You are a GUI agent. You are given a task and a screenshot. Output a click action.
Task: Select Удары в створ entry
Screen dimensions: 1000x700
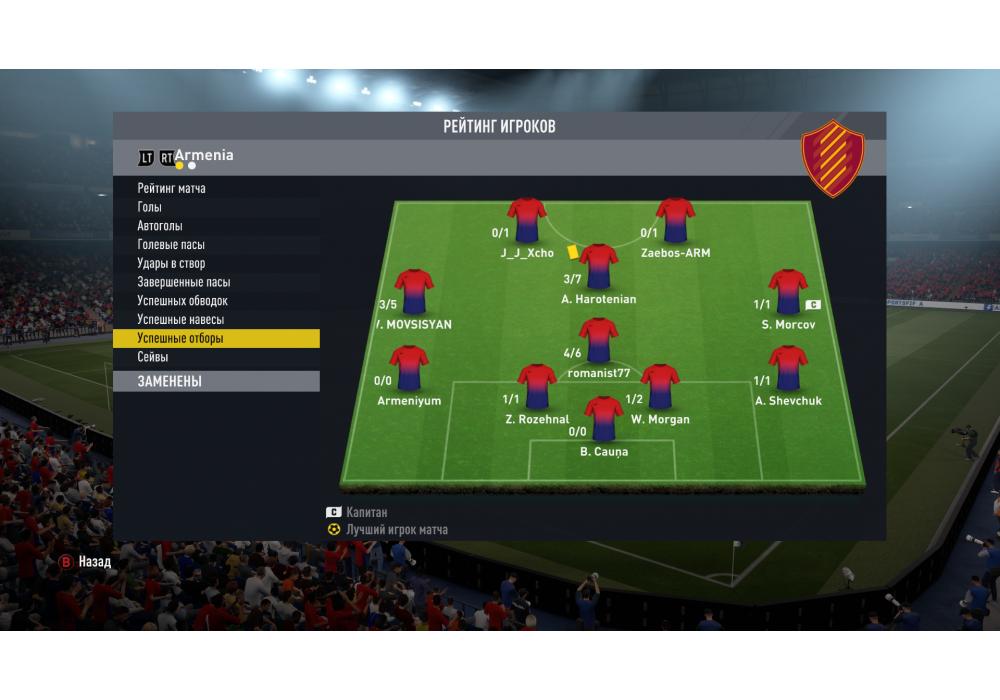click(171, 264)
